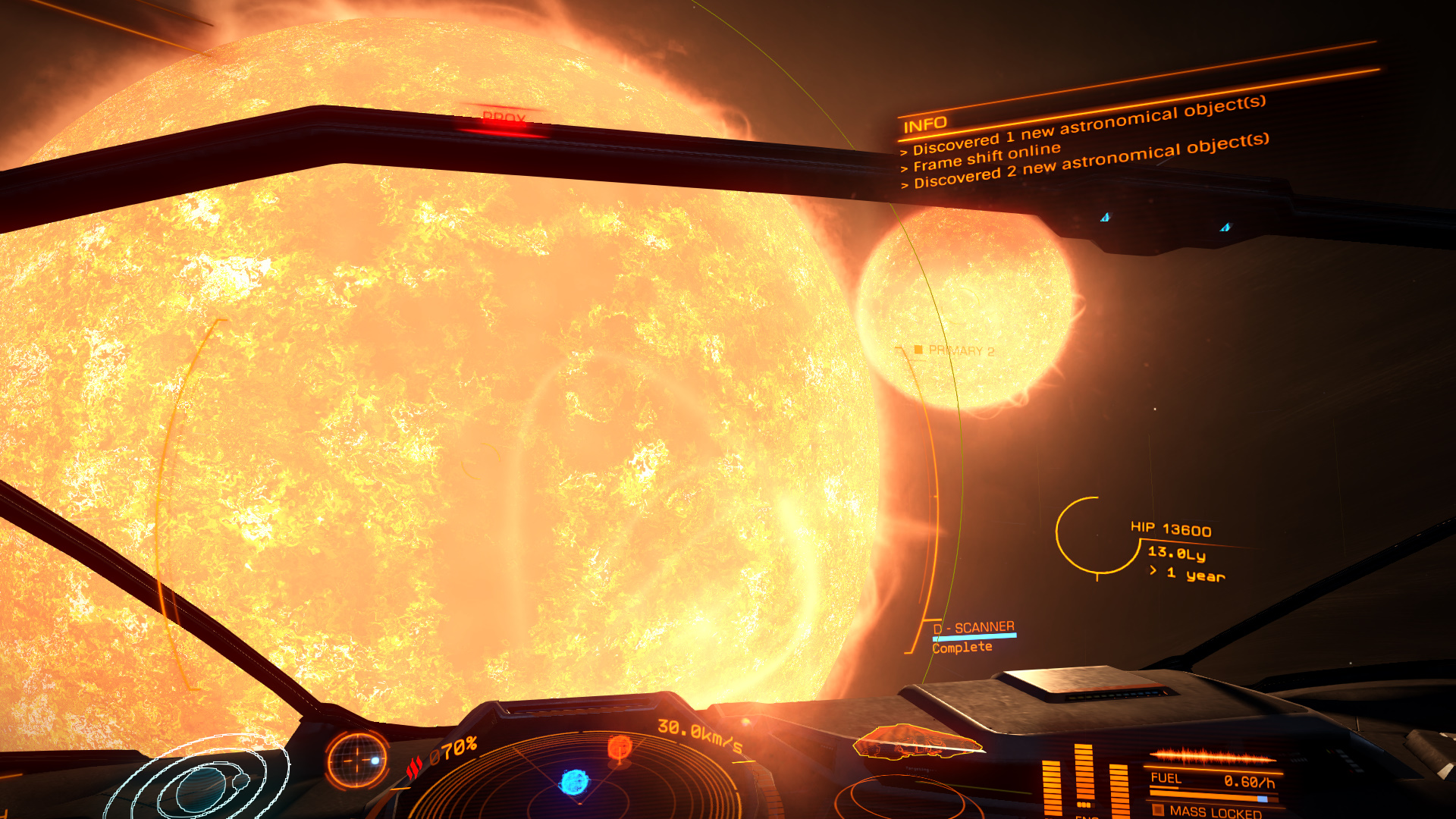Click the D-Scanner status indicator
The height and width of the screenshot is (819, 1456).
974,636
